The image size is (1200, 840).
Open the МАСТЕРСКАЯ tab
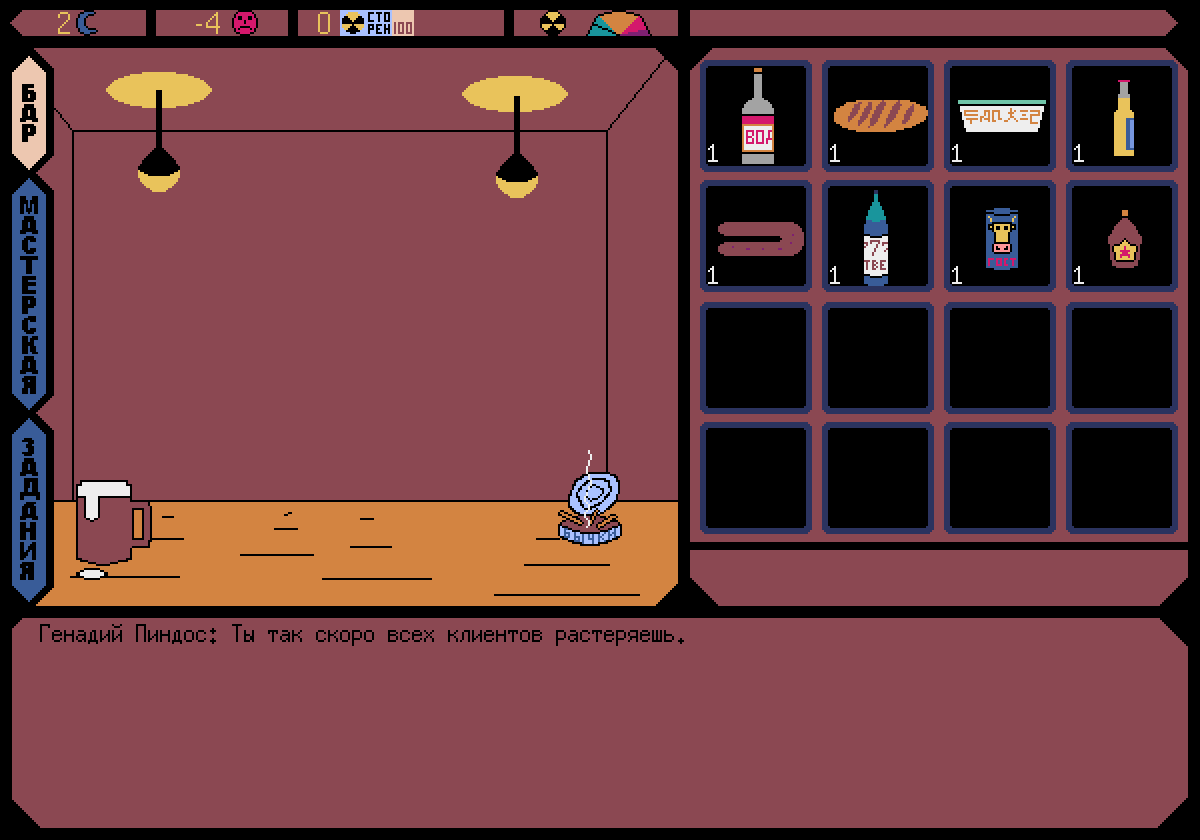point(30,294)
